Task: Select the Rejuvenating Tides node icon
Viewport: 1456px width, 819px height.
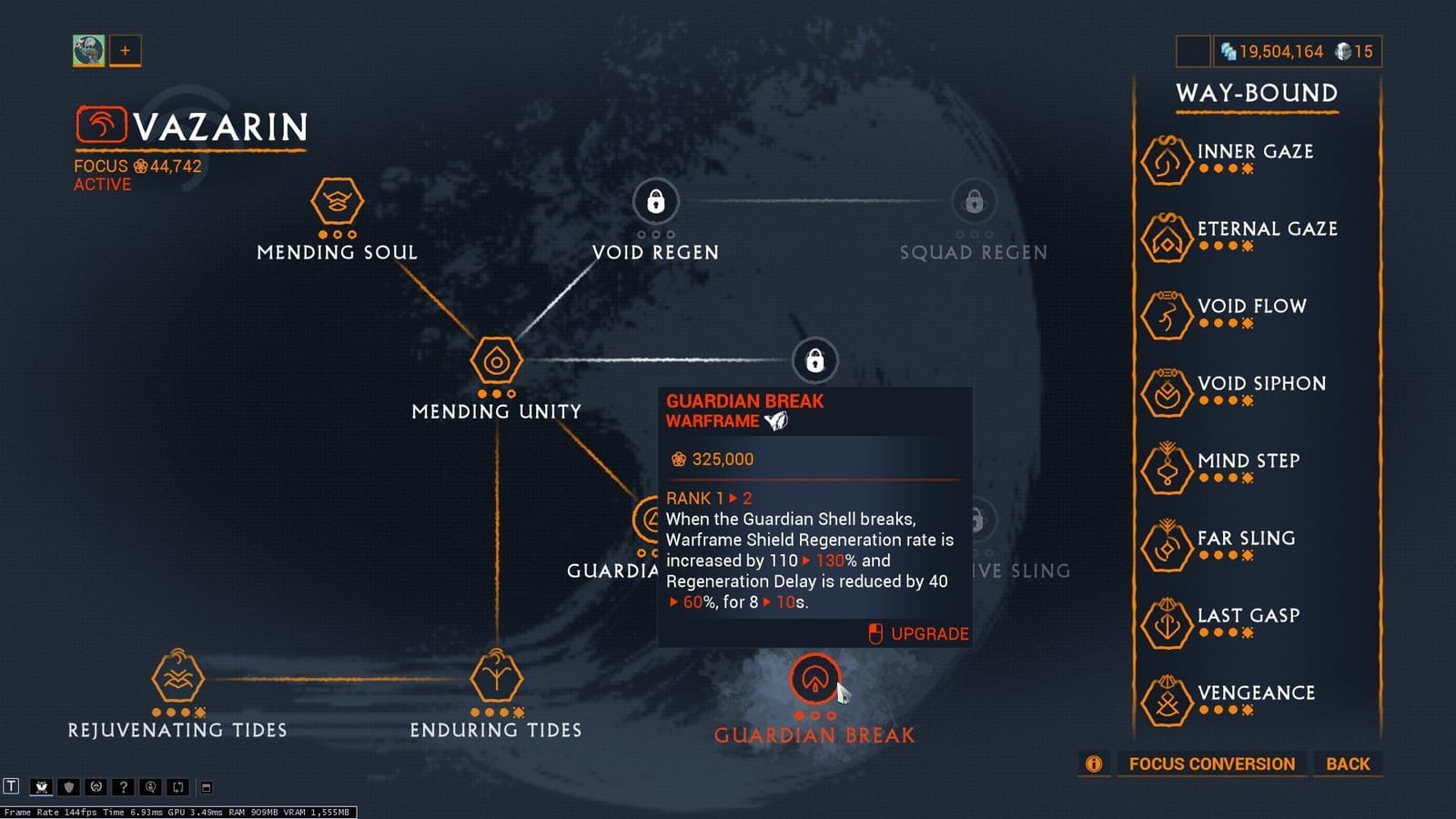Action: (178, 678)
